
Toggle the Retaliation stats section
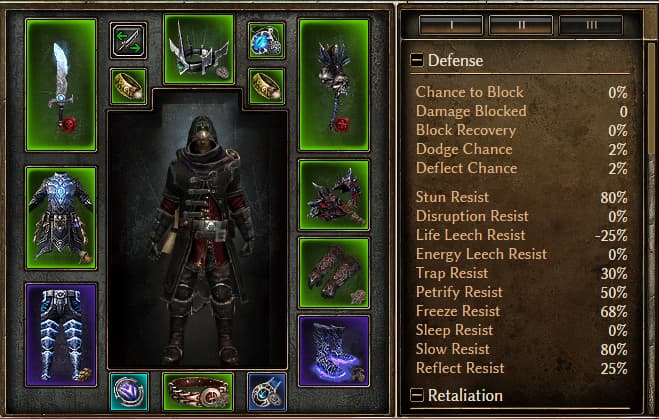(x=417, y=396)
